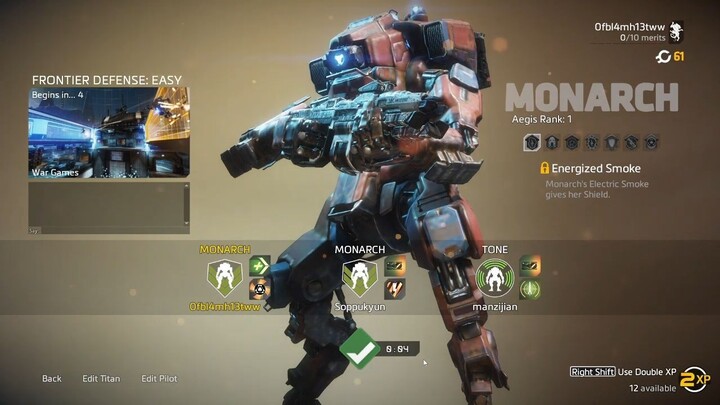Select manzijian's Tone titan badge
720x405 pixels.
494,277
